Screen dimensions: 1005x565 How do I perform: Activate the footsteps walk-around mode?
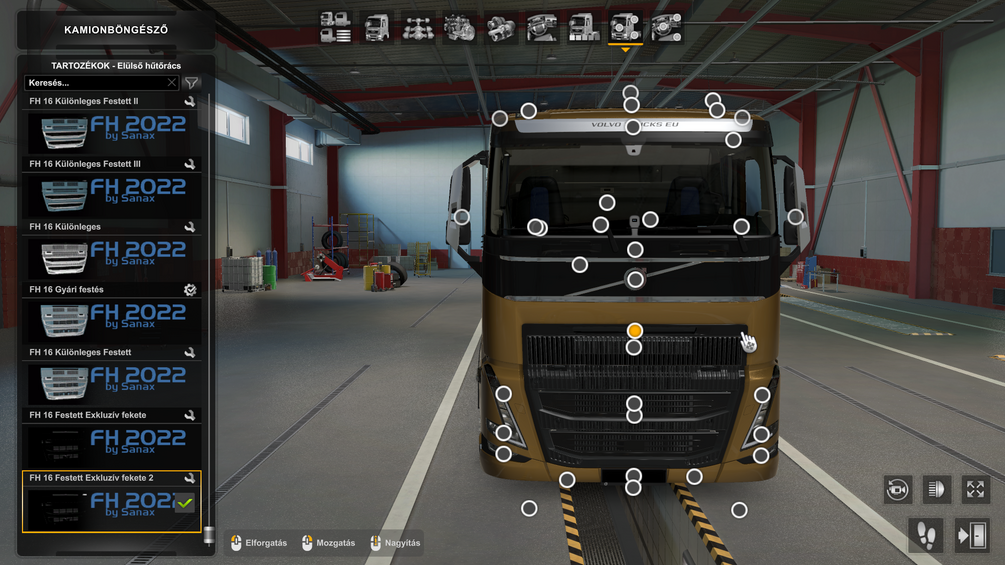click(926, 535)
